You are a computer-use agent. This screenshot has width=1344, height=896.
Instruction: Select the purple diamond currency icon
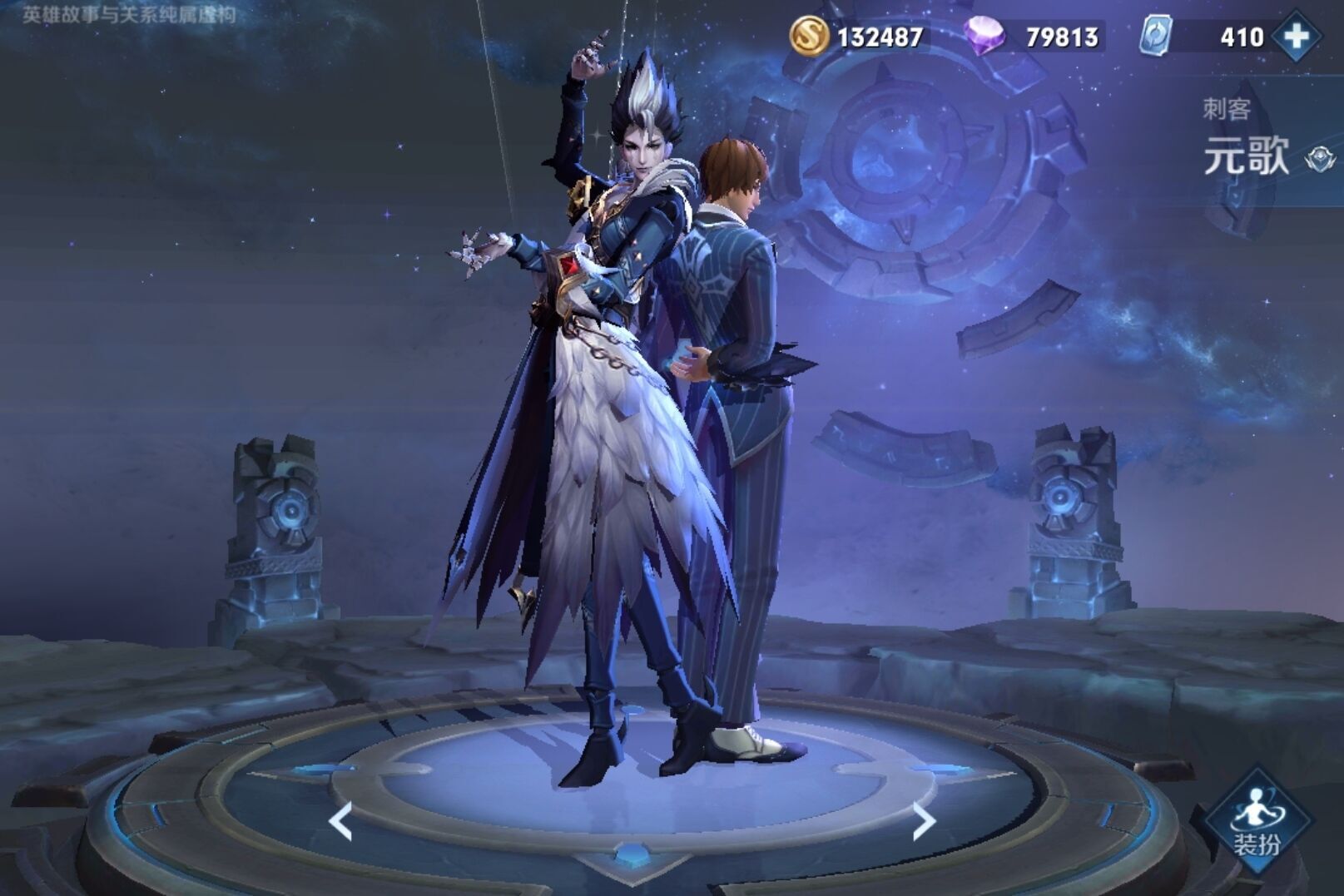click(x=983, y=37)
